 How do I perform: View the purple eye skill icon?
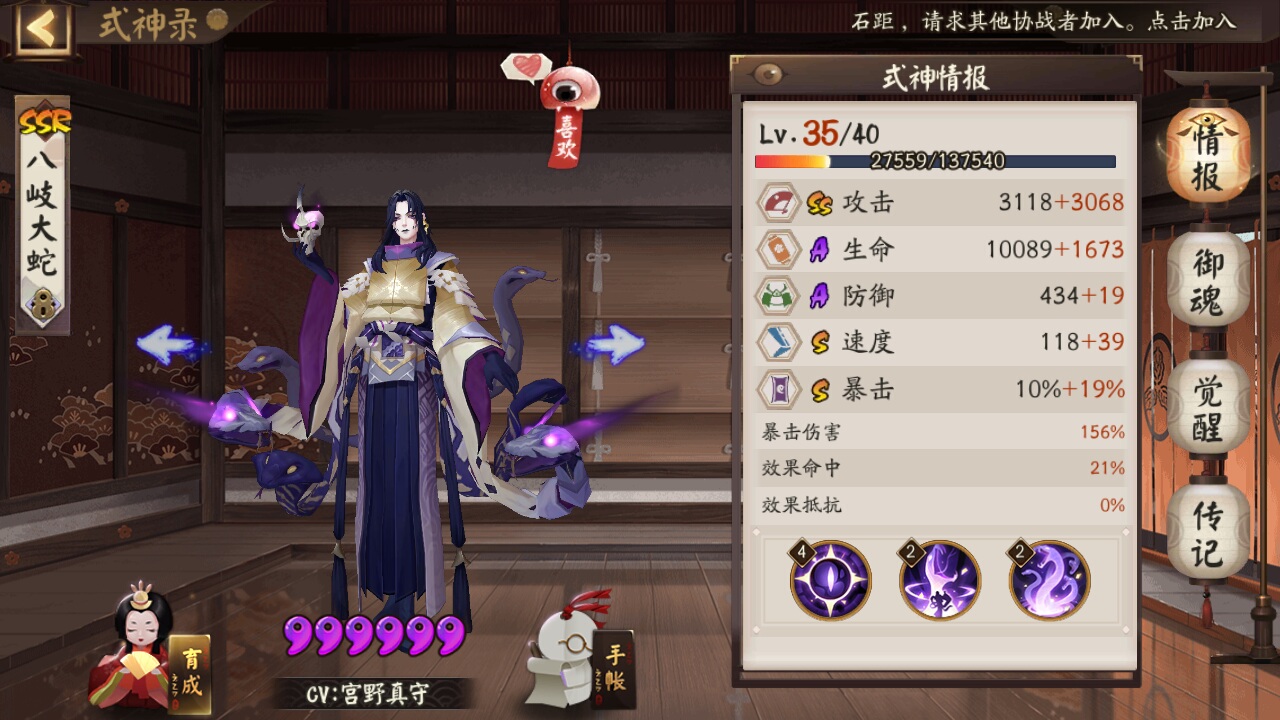coord(830,580)
